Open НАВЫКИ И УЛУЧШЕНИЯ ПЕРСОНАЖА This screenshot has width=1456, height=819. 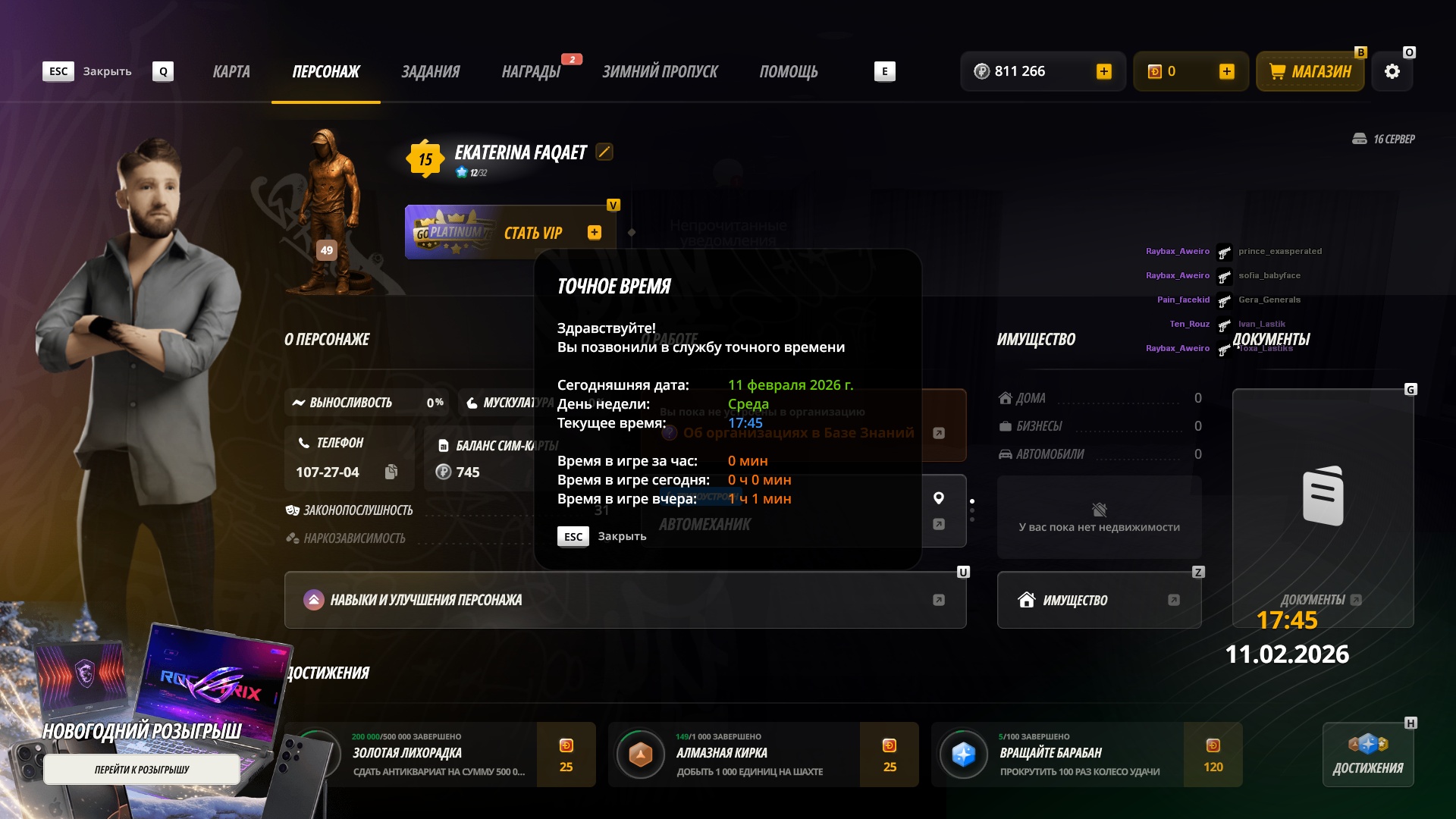pyautogui.click(x=625, y=600)
